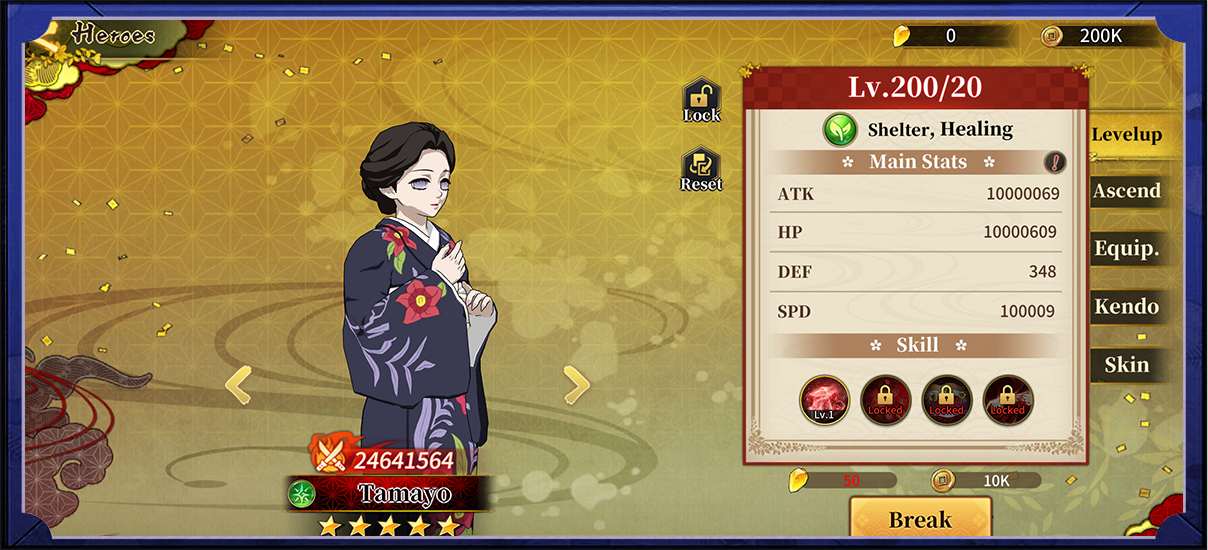Select the Lv.1 unlocked skill icon
1208x550 pixels.
[x=824, y=400]
